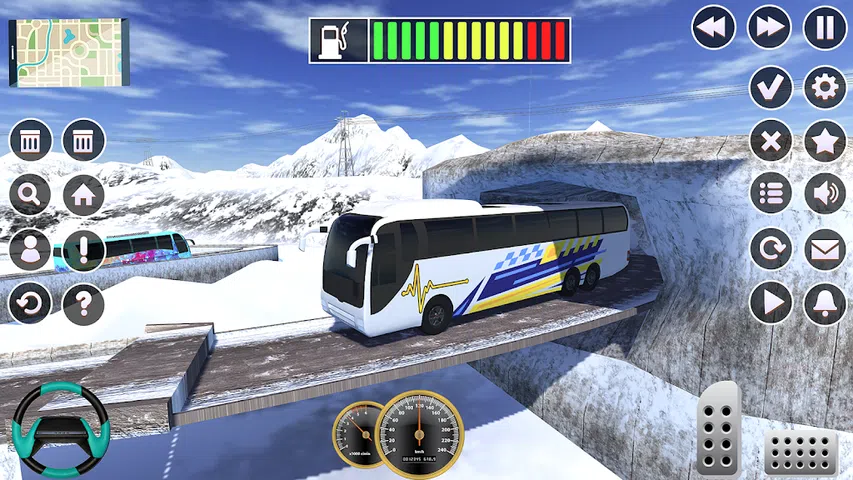
Task: Select the star favorites icon
Action: pyautogui.click(x=825, y=141)
